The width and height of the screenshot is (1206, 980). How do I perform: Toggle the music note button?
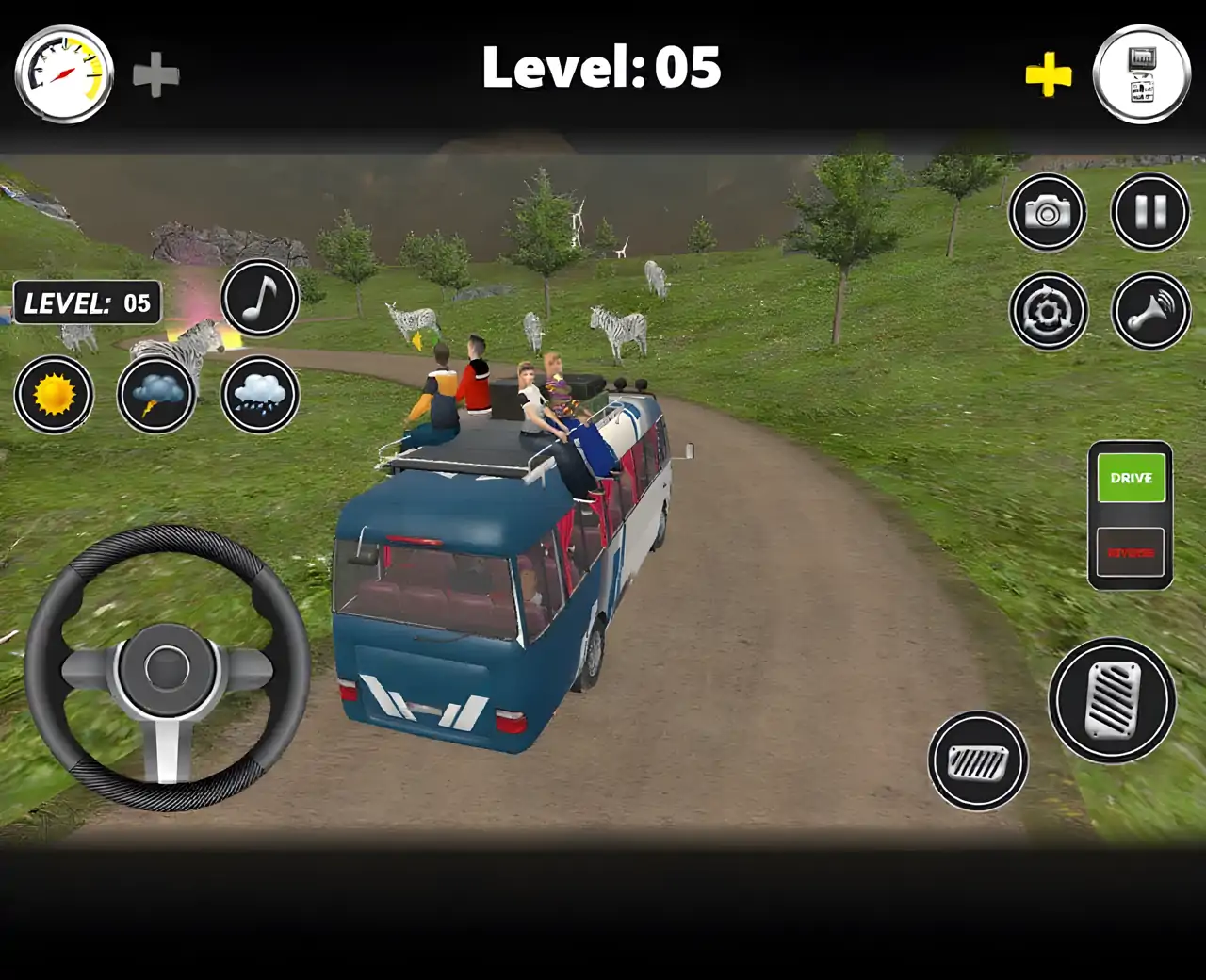(260, 298)
